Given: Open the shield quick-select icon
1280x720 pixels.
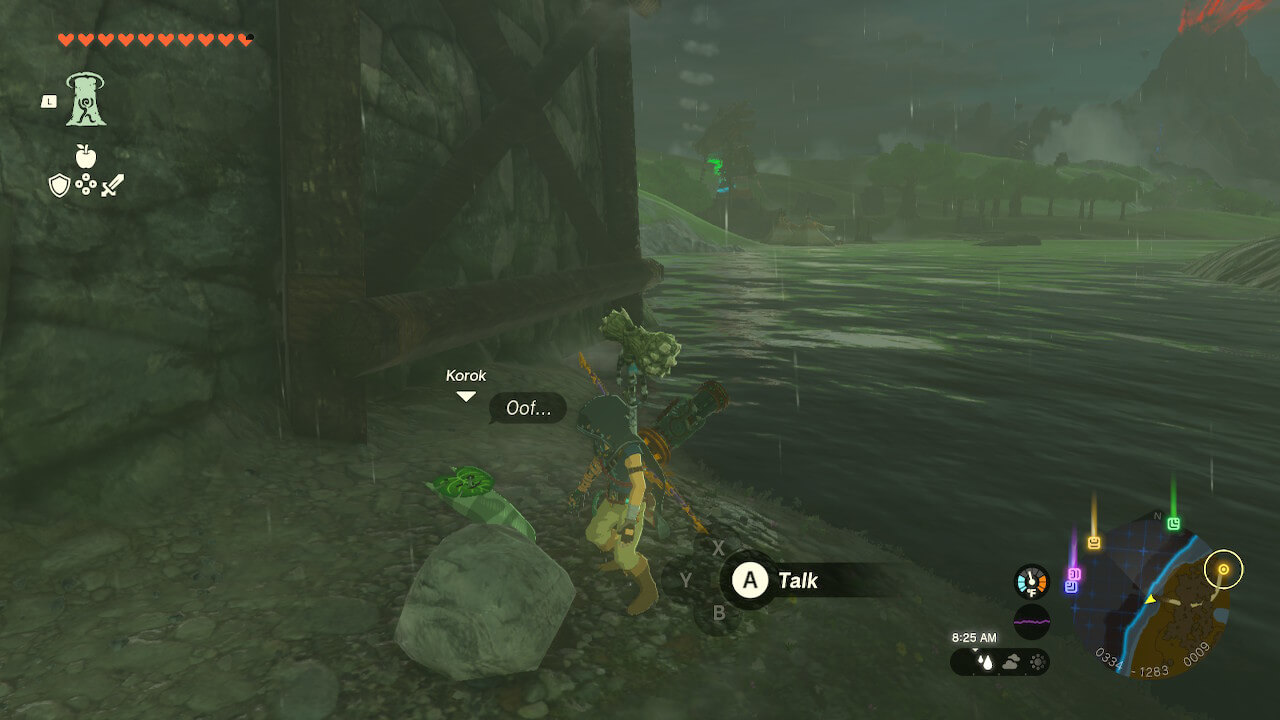Looking at the screenshot, I should coord(60,185).
